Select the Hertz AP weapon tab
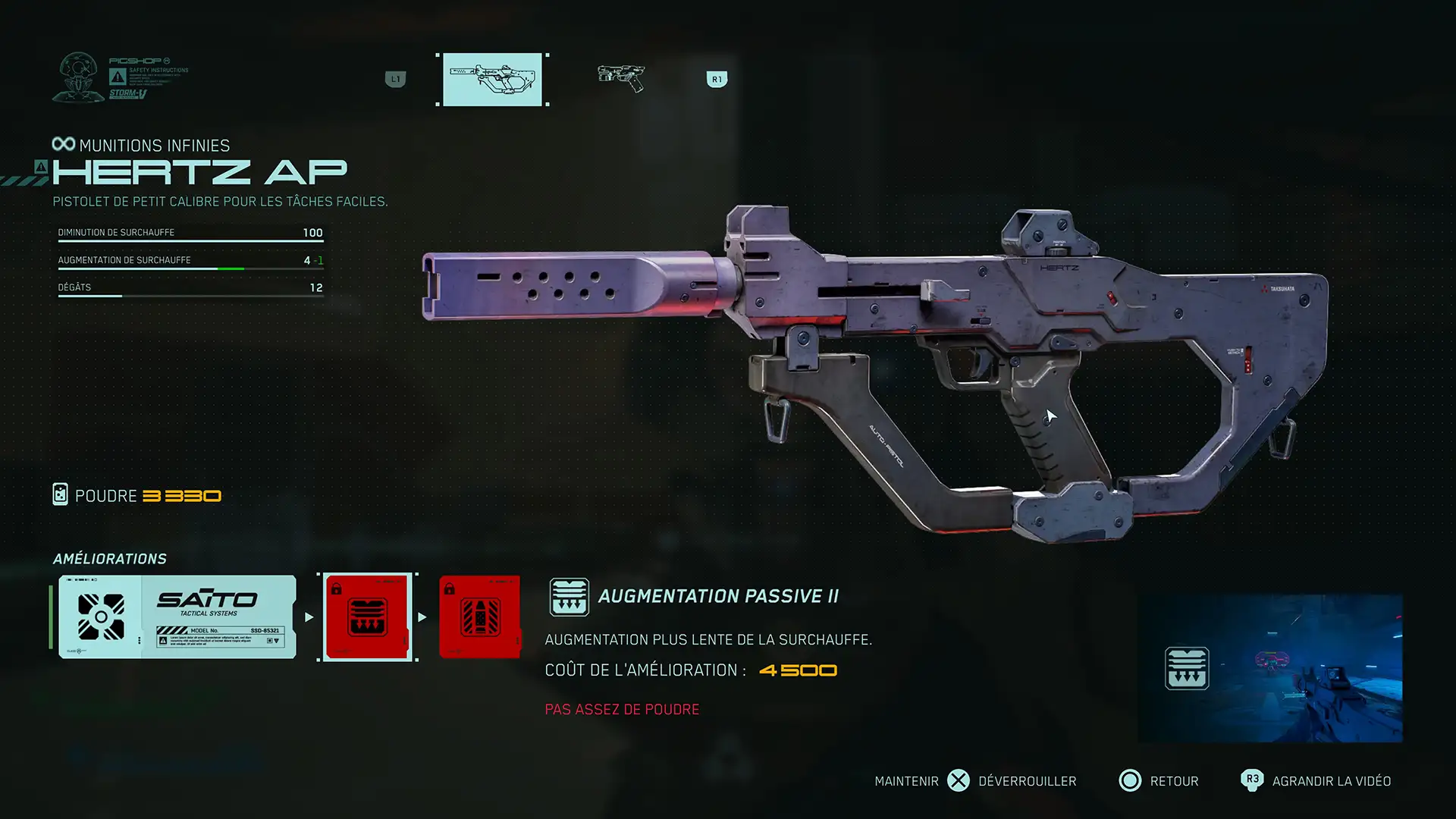 [492, 79]
